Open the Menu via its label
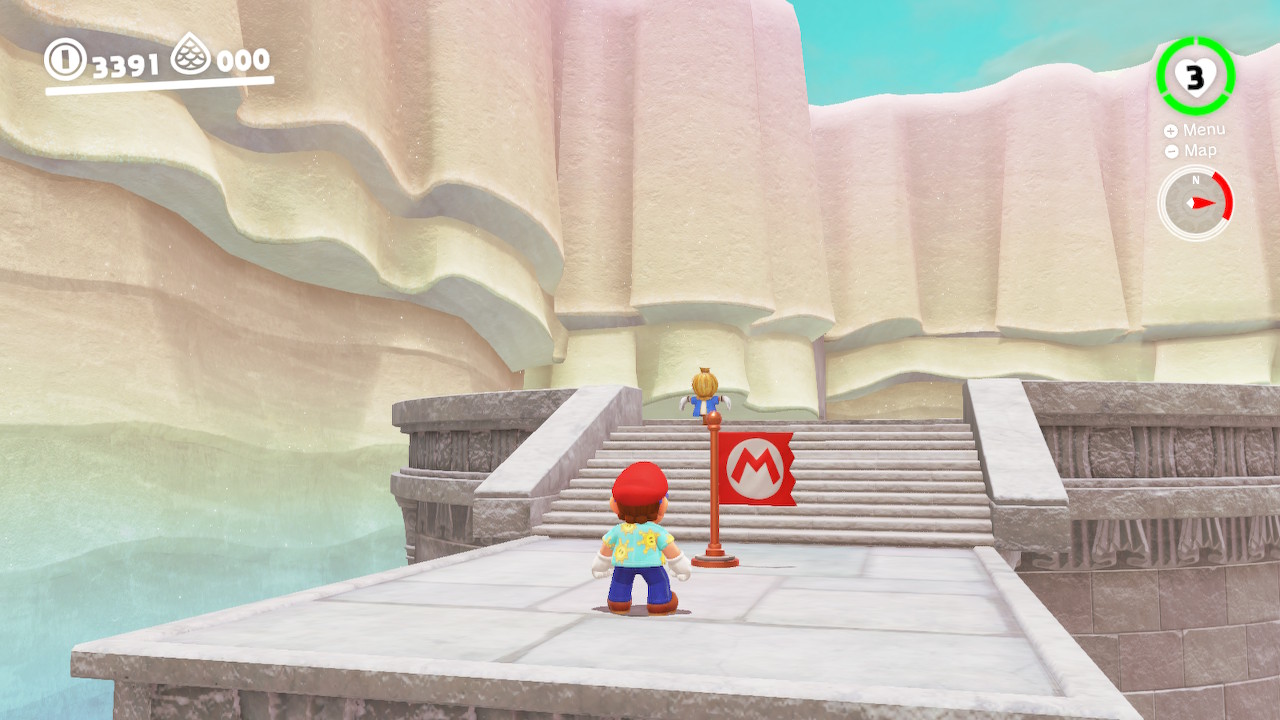1280x720 pixels. (x=1205, y=129)
